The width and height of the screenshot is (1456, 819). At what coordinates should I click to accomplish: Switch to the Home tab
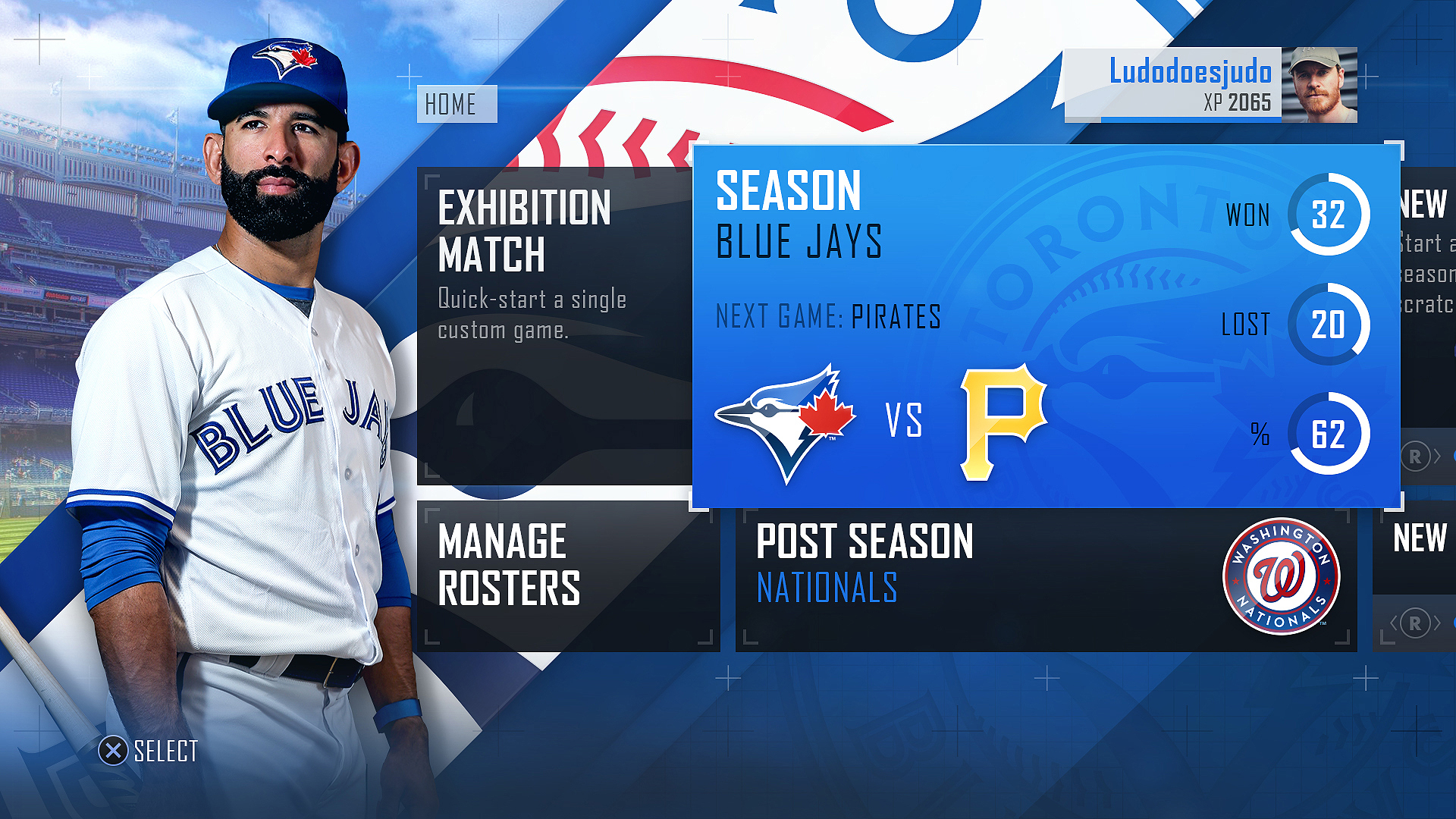tap(457, 104)
